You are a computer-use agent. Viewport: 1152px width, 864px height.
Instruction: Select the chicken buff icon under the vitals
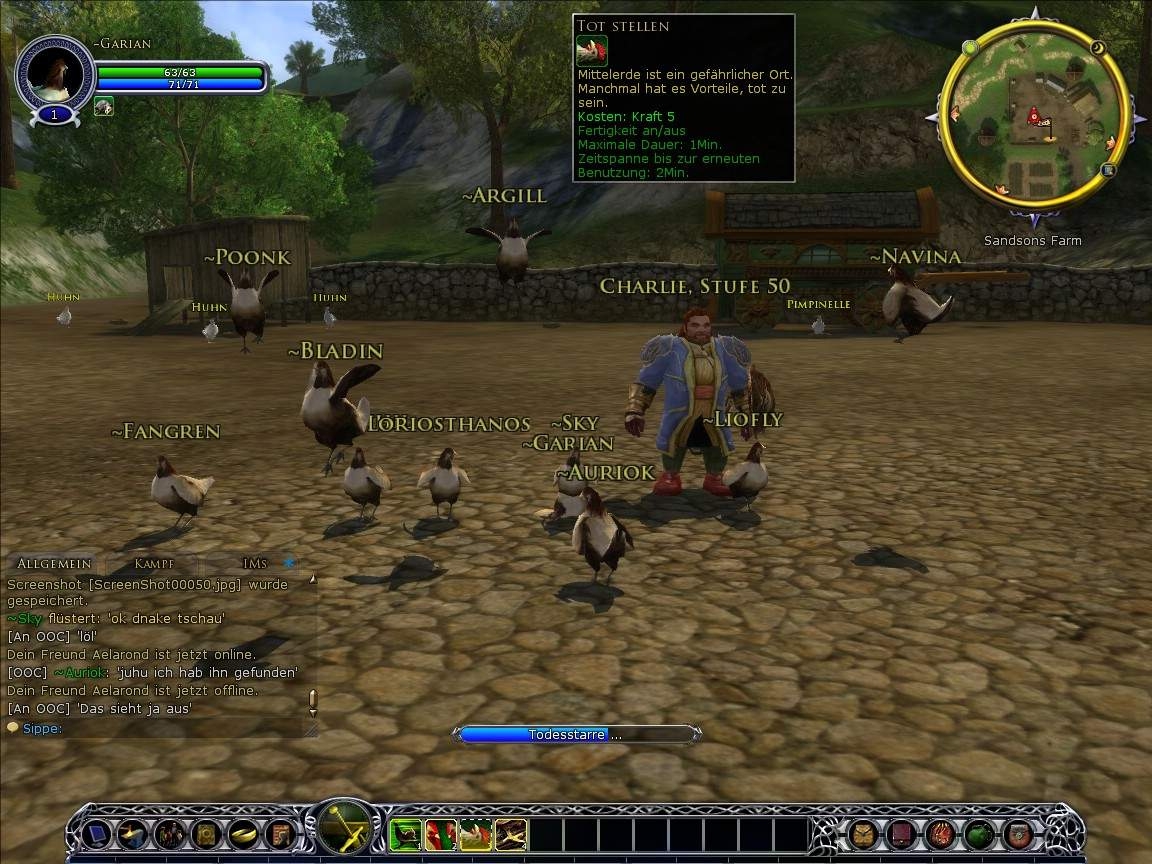104,106
